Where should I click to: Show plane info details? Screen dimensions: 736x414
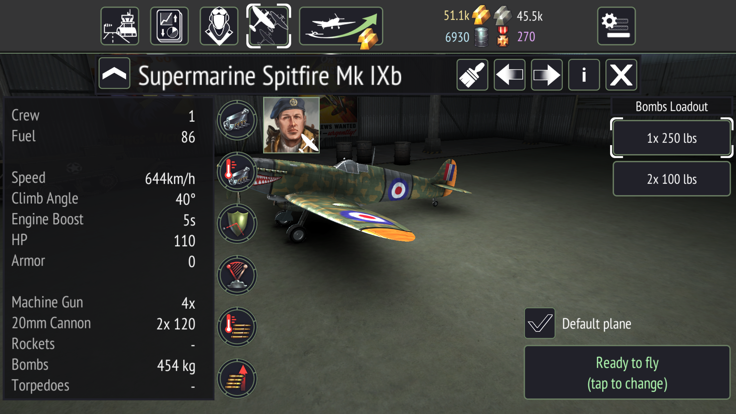coord(584,75)
